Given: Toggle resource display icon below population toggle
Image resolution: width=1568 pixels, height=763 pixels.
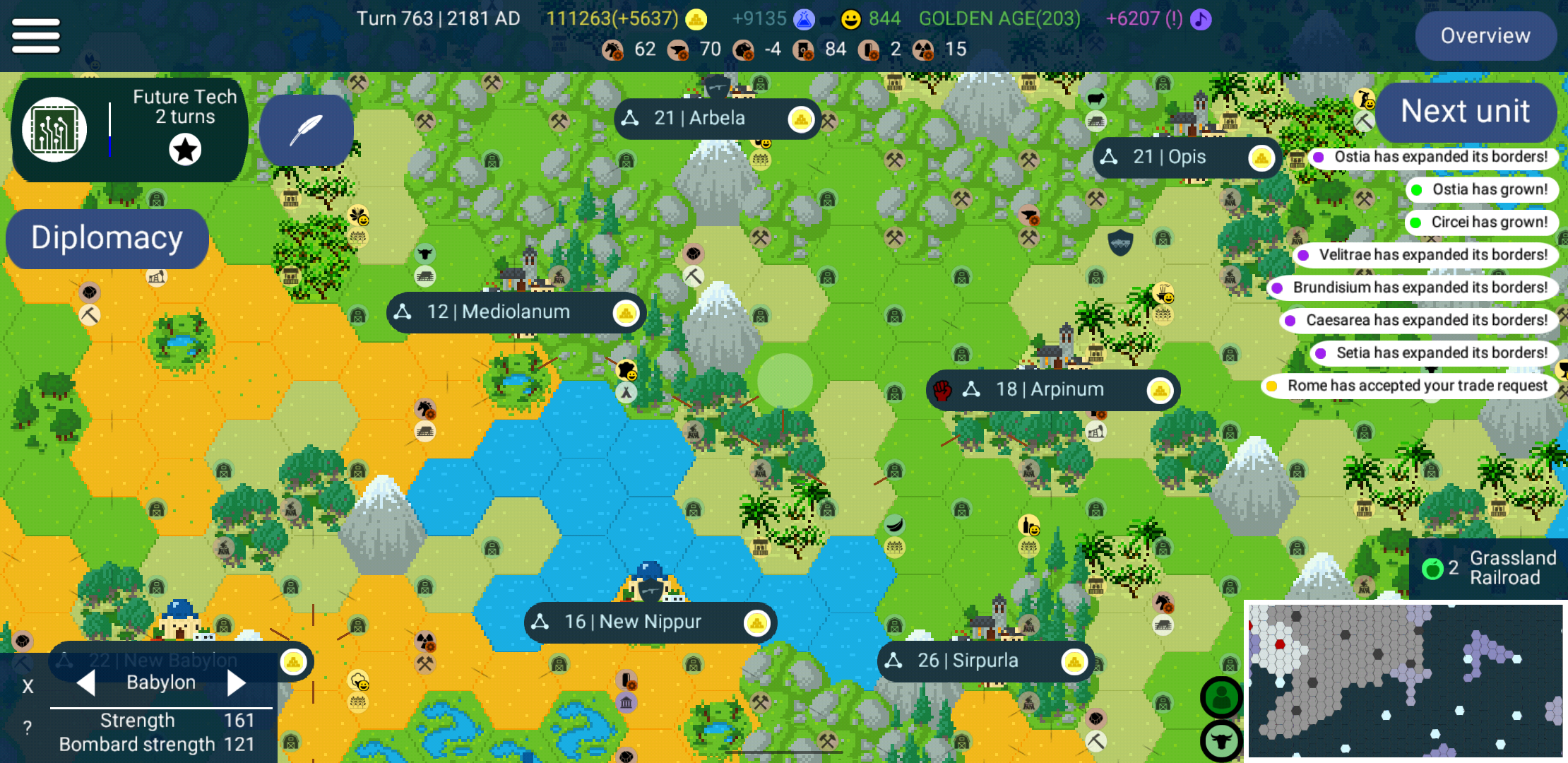Looking at the screenshot, I should (1221, 740).
